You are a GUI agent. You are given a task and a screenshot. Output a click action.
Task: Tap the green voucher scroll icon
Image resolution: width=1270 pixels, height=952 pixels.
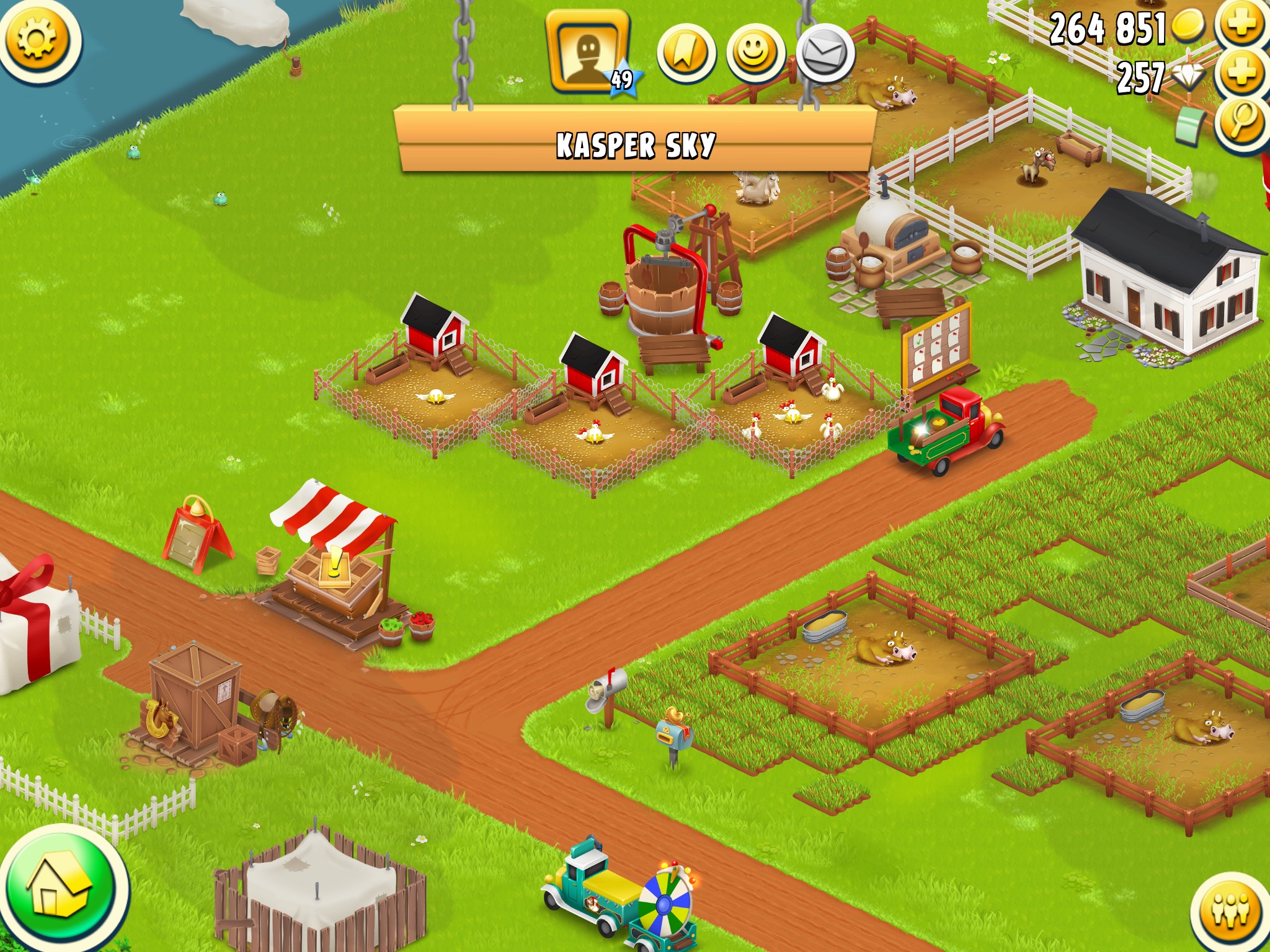click(x=1189, y=125)
